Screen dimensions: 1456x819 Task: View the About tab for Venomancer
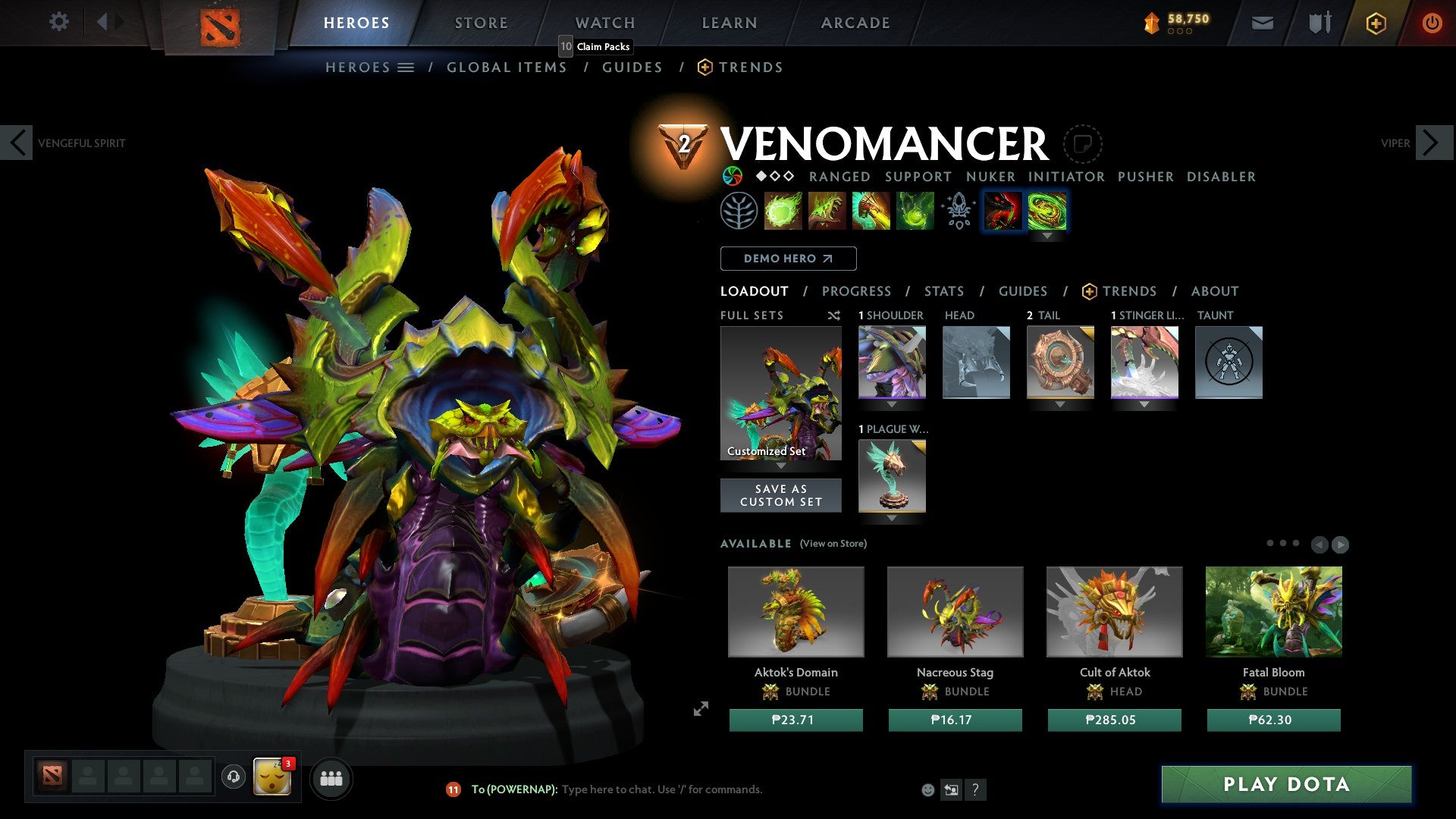(x=1214, y=291)
